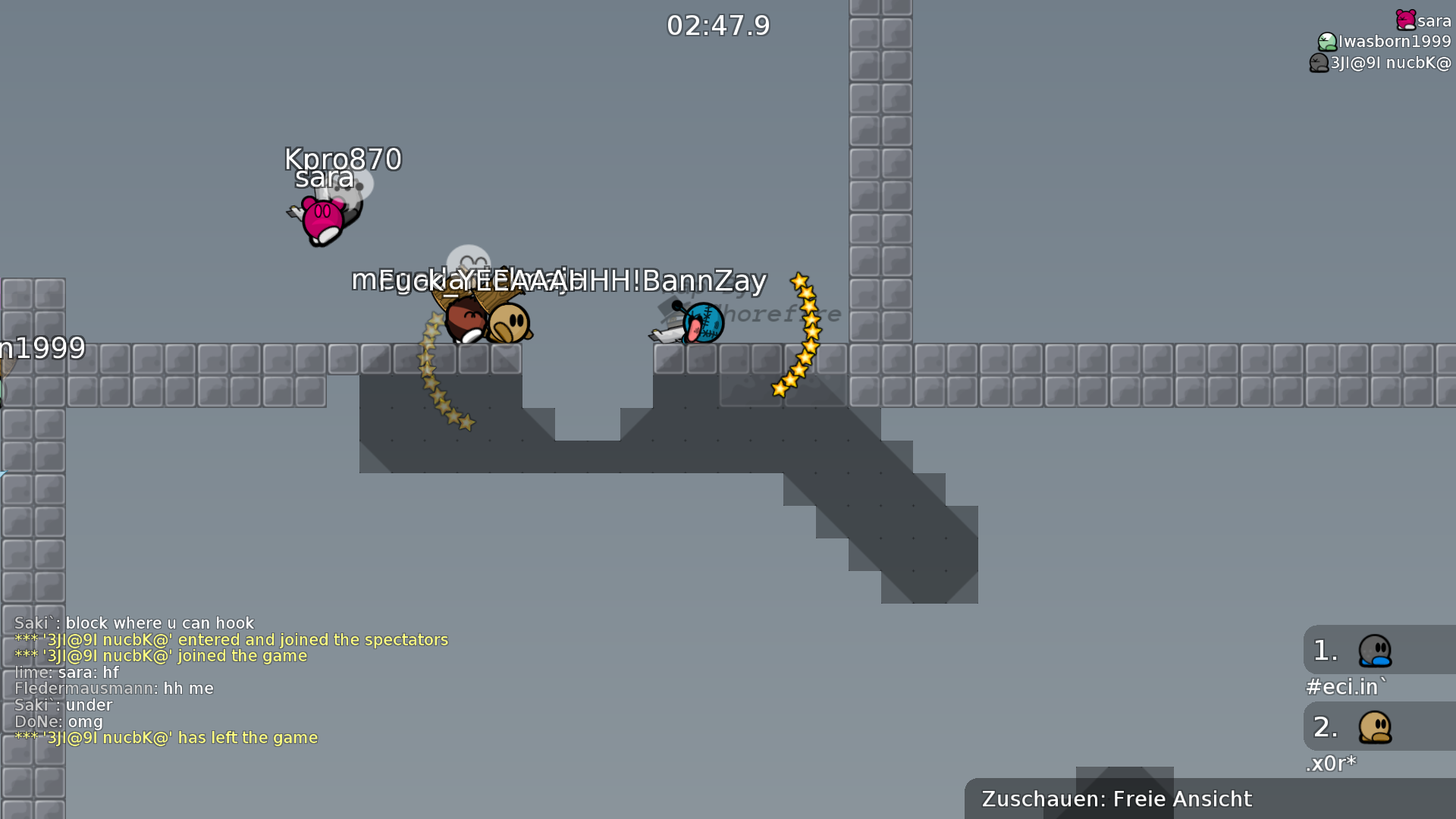This screenshot has height=819, width=1456.
Task: Click the tan tee standing on the platform edge
Action: coord(507,322)
